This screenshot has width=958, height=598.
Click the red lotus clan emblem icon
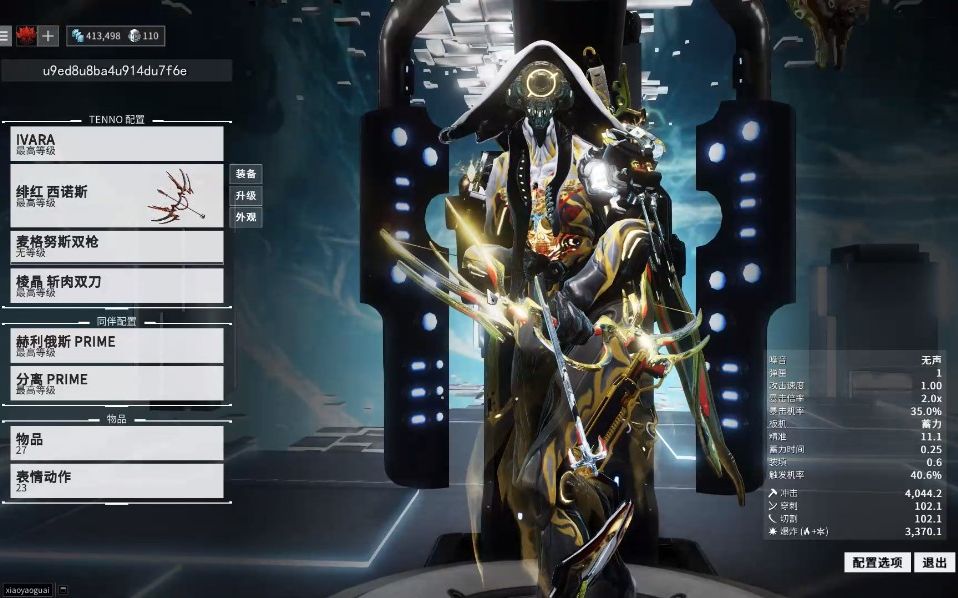click(24, 36)
